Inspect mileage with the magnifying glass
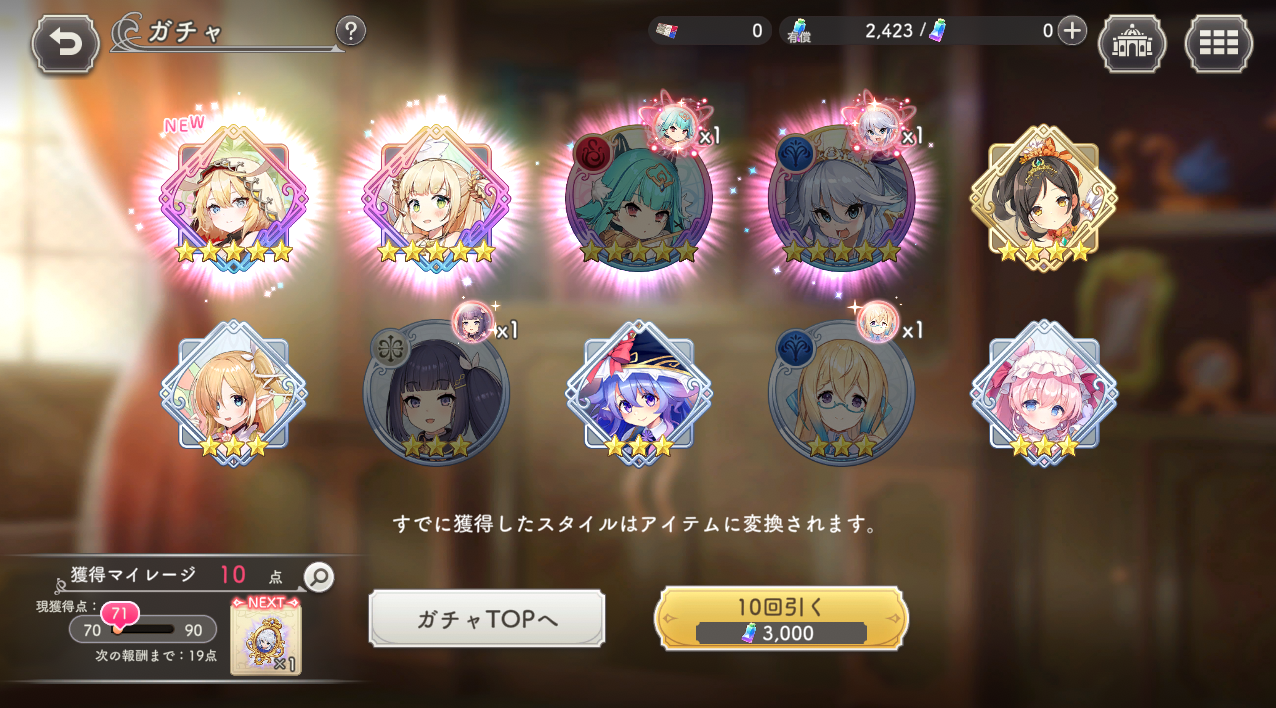Image resolution: width=1276 pixels, height=708 pixels. [x=318, y=576]
